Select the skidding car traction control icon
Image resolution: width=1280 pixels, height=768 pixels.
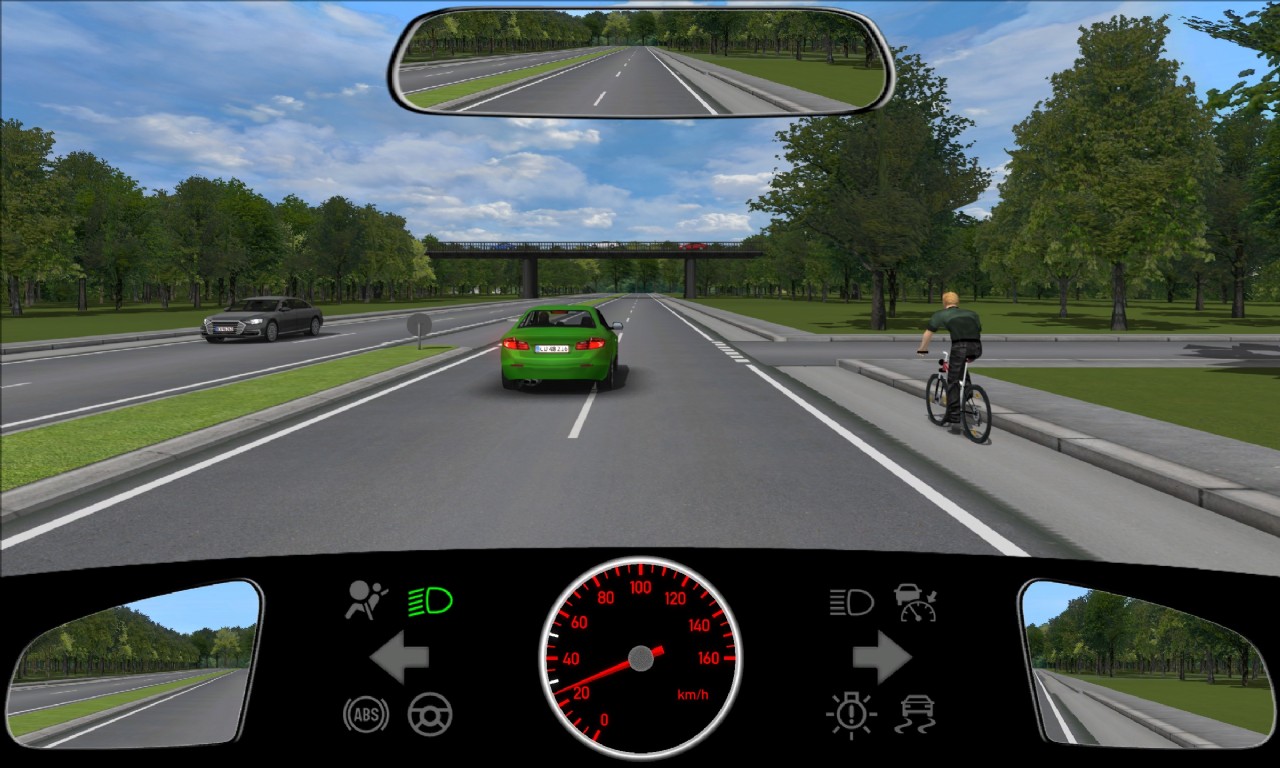pyautogui.click(x=915, y=714)
